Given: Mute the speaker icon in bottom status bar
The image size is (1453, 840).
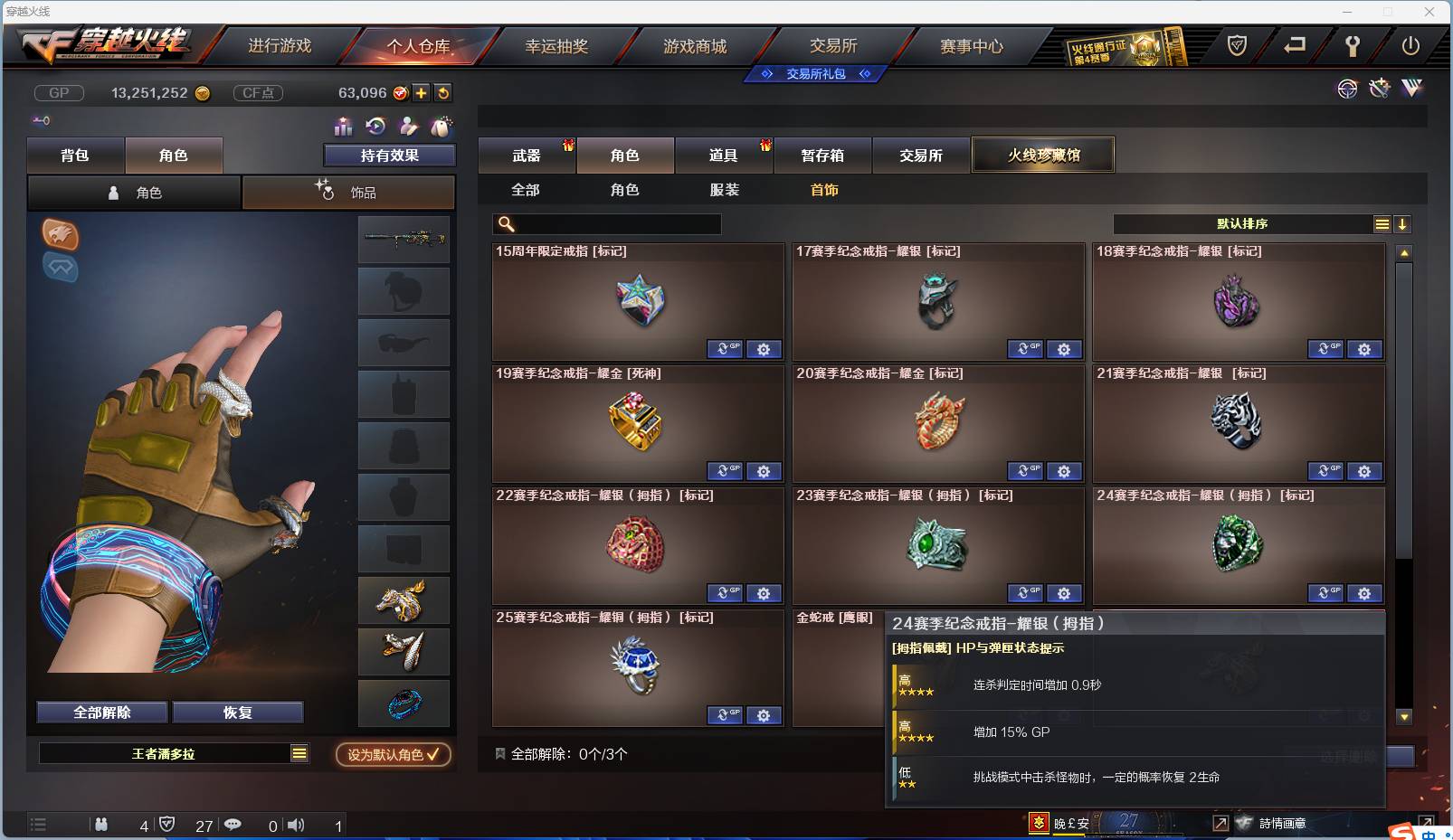Looking at the screenshot, I should point(296,825).
